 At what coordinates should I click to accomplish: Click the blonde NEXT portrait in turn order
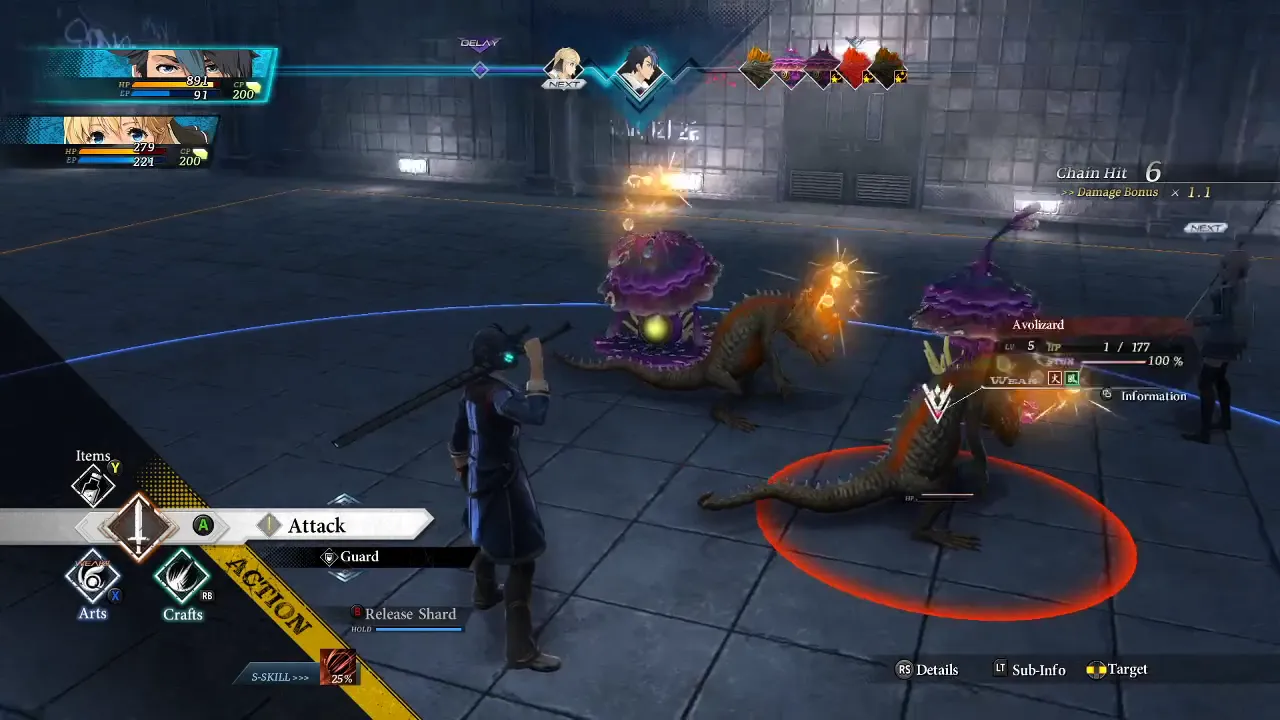(x=563, y=68)
